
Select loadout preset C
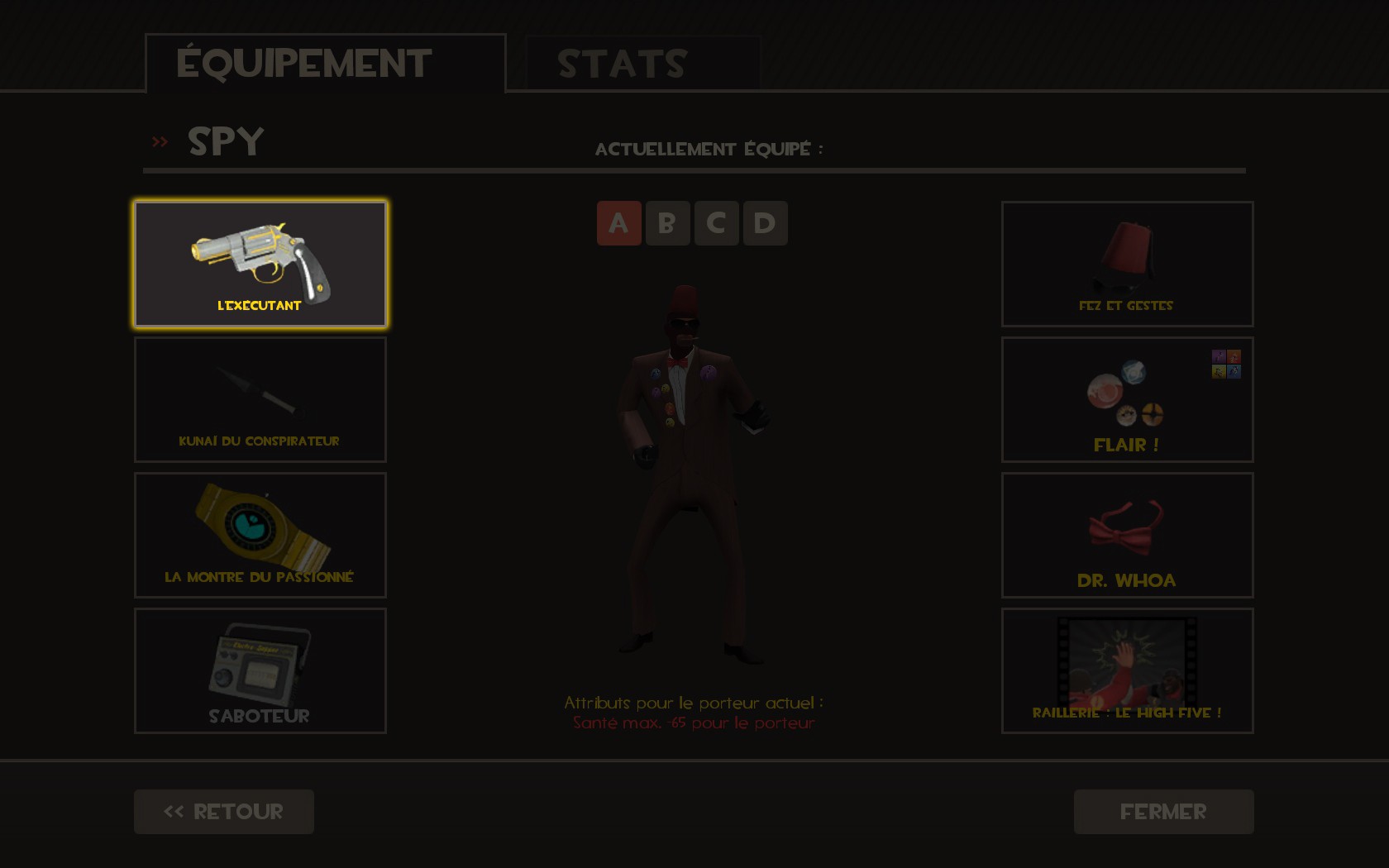[x=716, y=222]
